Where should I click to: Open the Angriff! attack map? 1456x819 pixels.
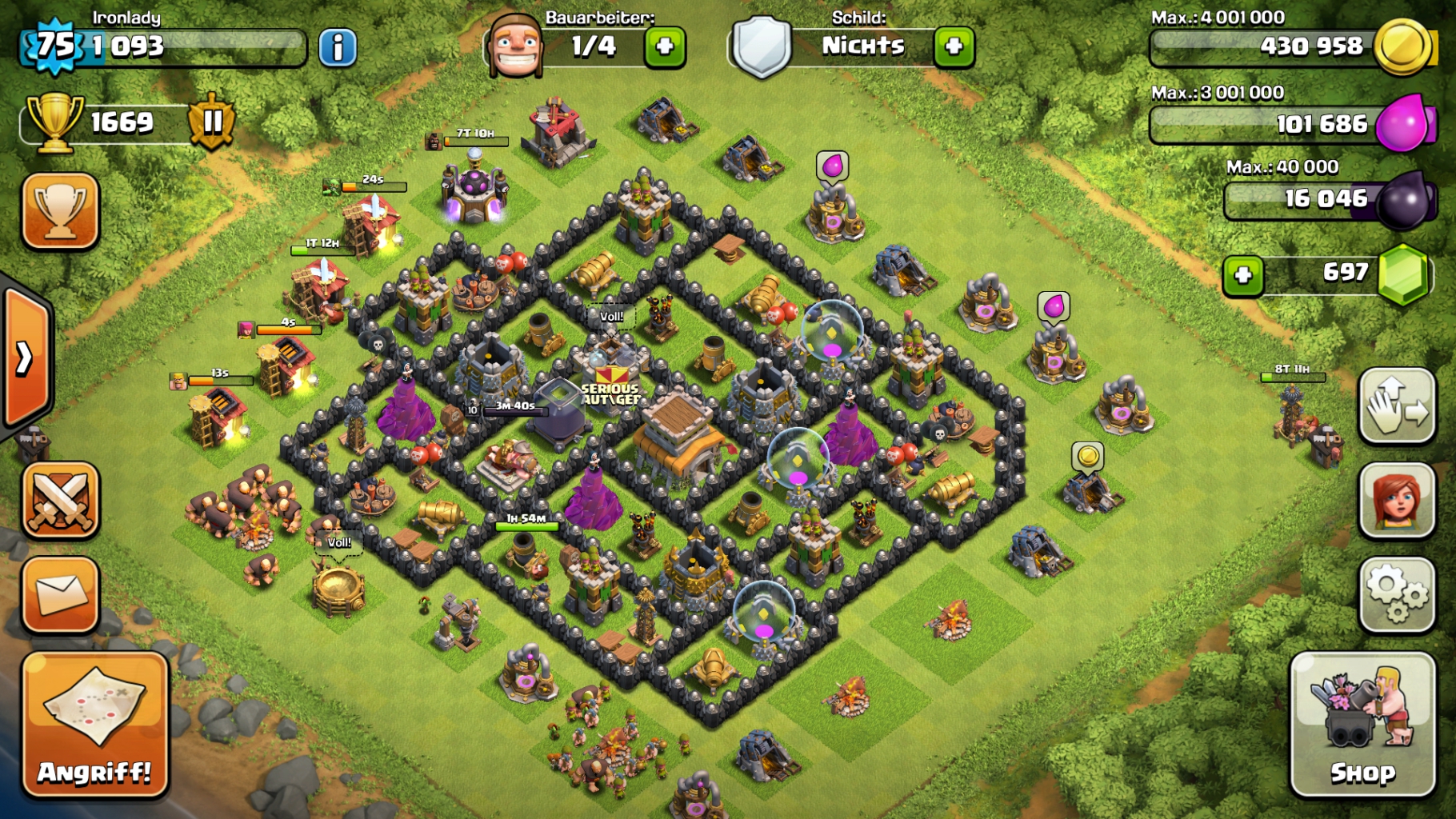(95, 725)
